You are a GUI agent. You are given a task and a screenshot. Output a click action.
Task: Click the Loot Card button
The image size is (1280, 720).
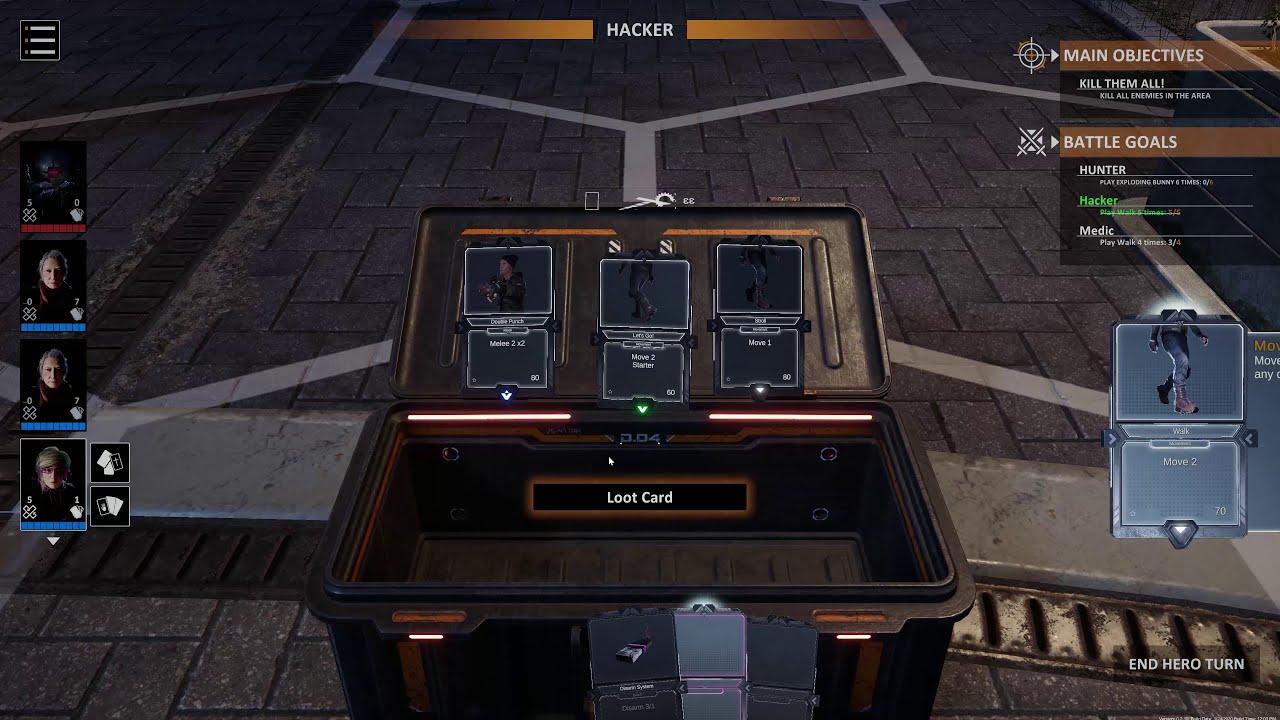click(x=639, y=497)
